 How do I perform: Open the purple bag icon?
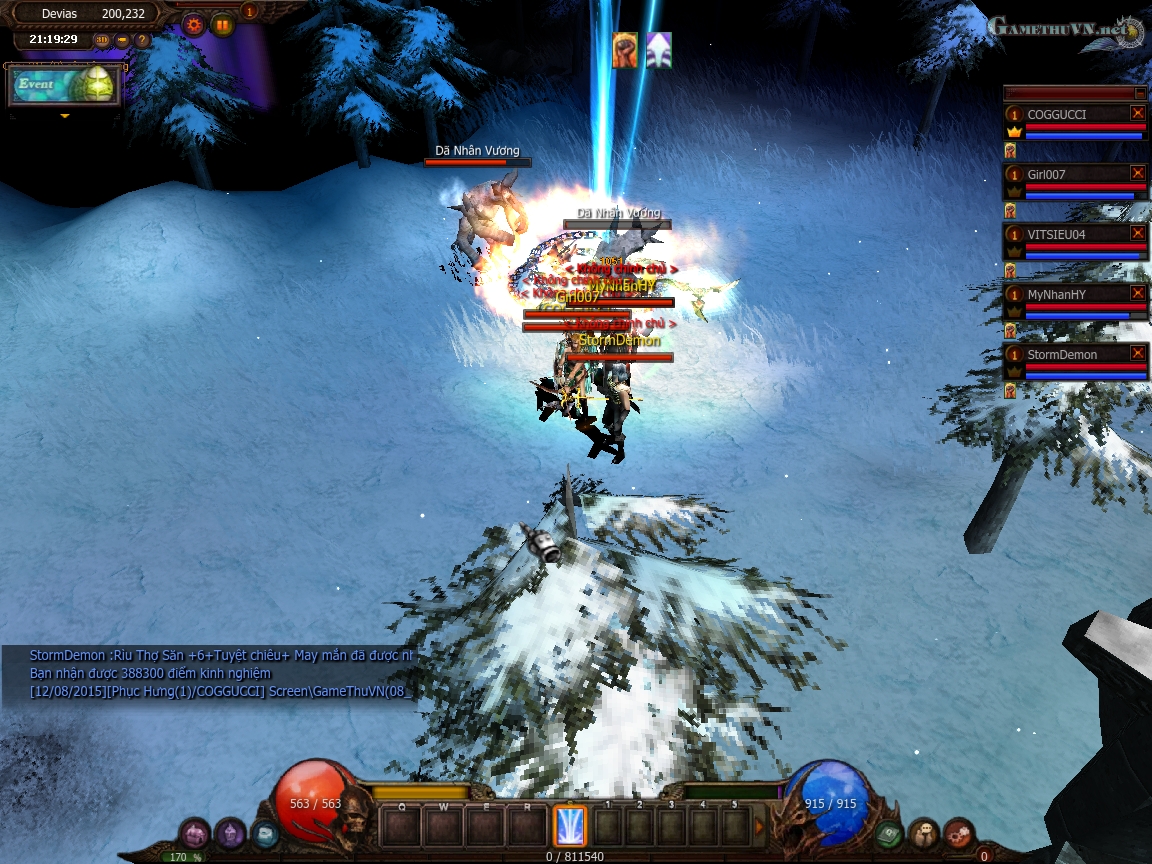[194, 833]
